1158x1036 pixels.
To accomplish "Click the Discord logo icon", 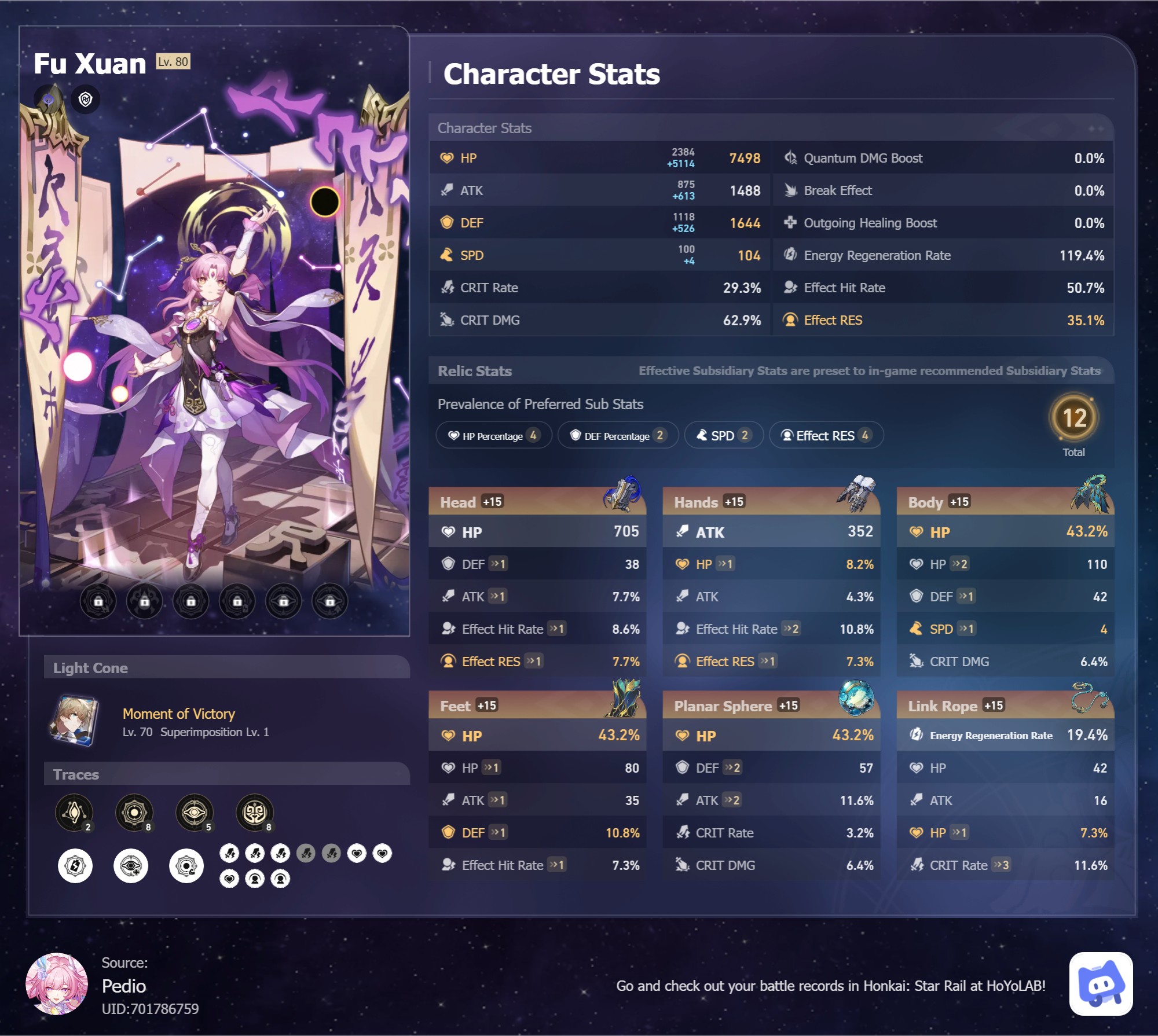I will point(1101,983).
